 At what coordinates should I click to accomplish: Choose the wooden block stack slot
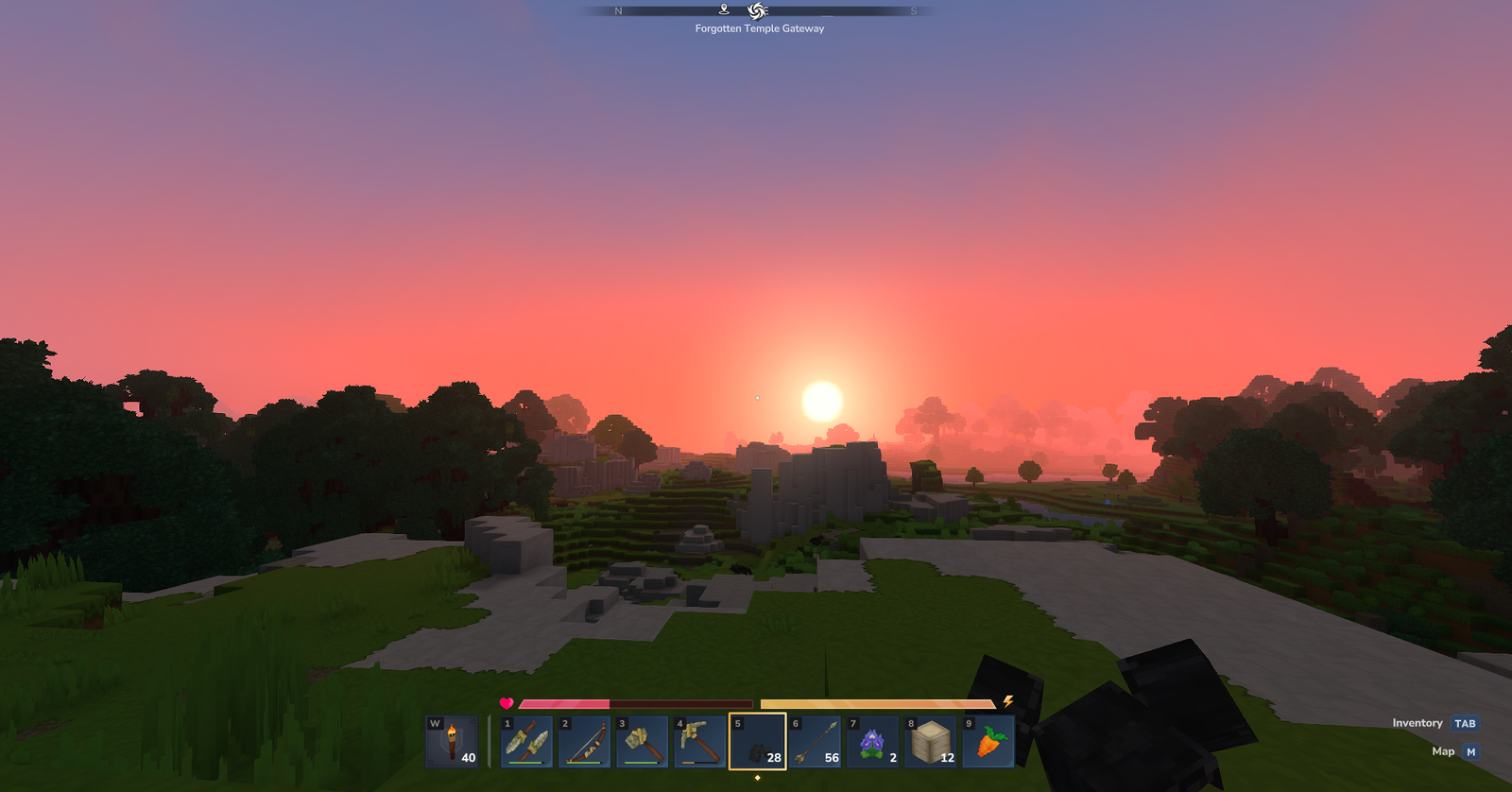[x=931, y=742]
